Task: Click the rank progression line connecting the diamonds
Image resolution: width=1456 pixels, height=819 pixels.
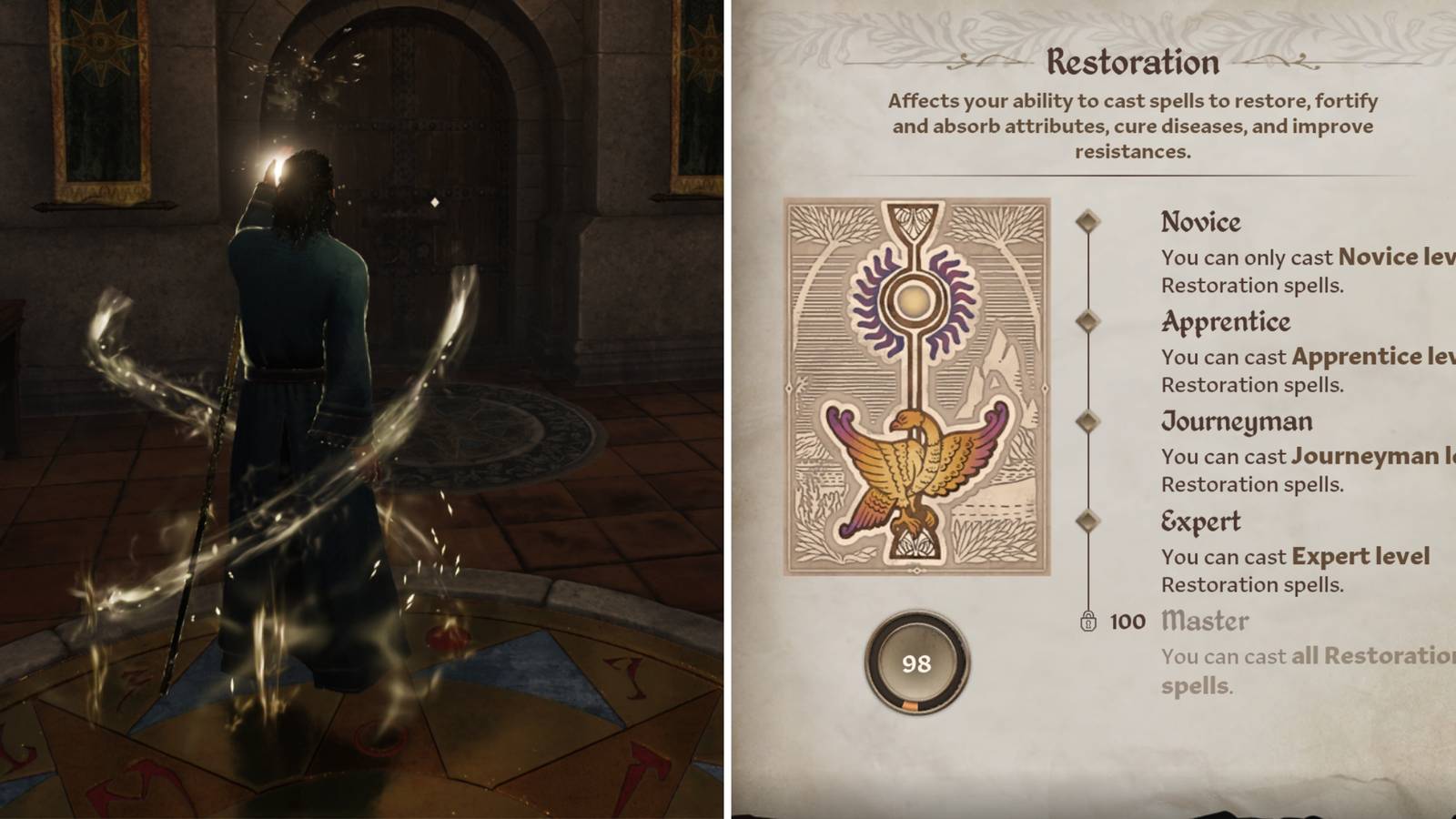Action: pos(1088,373)
